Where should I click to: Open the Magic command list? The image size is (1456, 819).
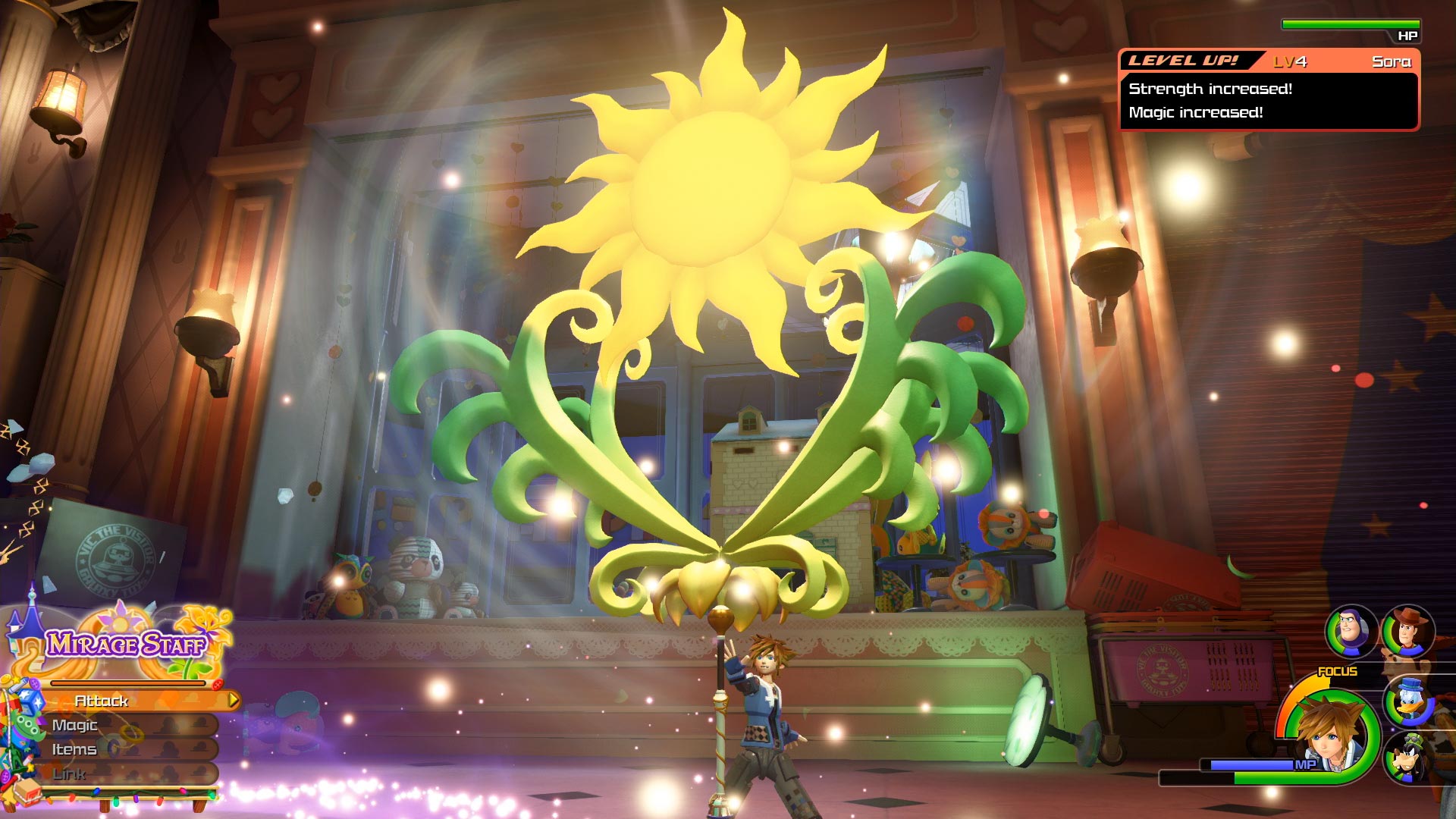pyautogui.click(x=76, y=726)
